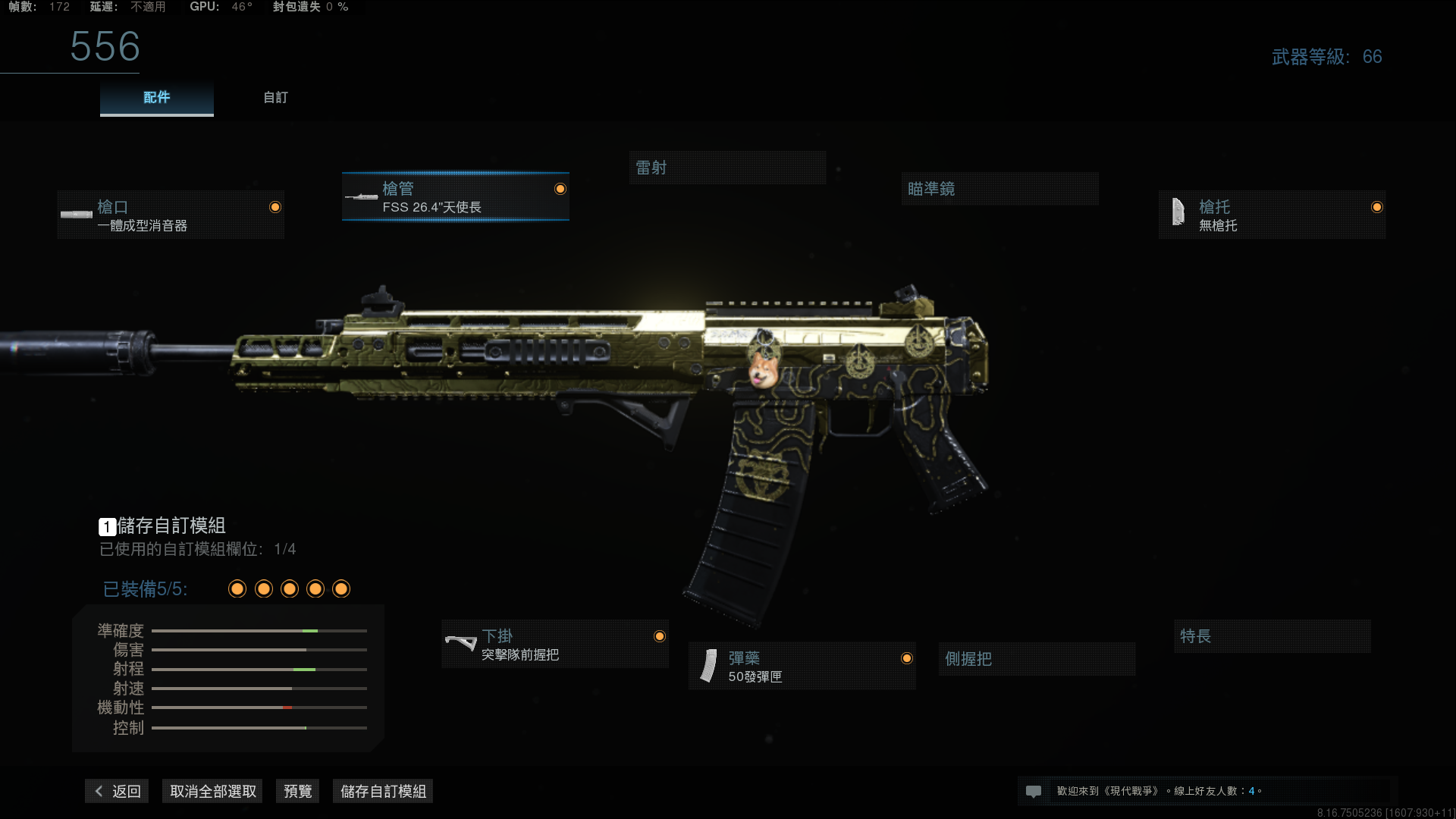Viewport: 1456px width, 819px height.
Task: Click the 突擊隊前握把 foregrip icon
Action: 462,644
